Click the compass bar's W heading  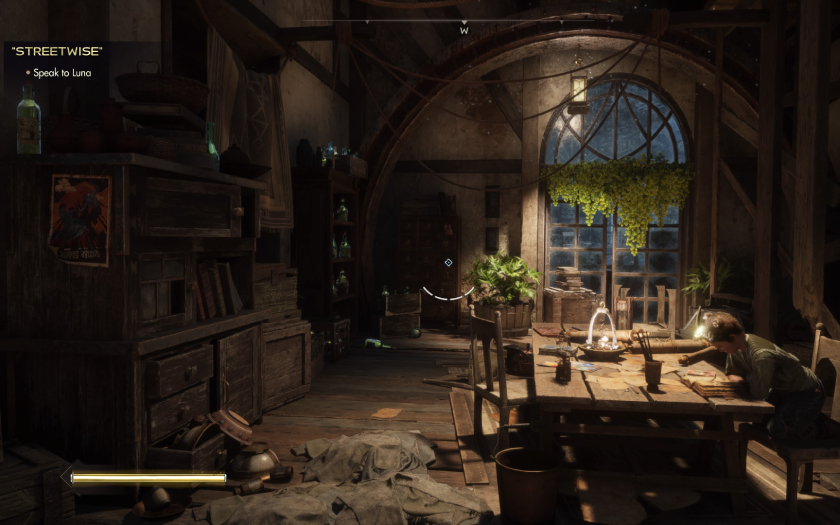pyautogui.click(x=464, y=31)
